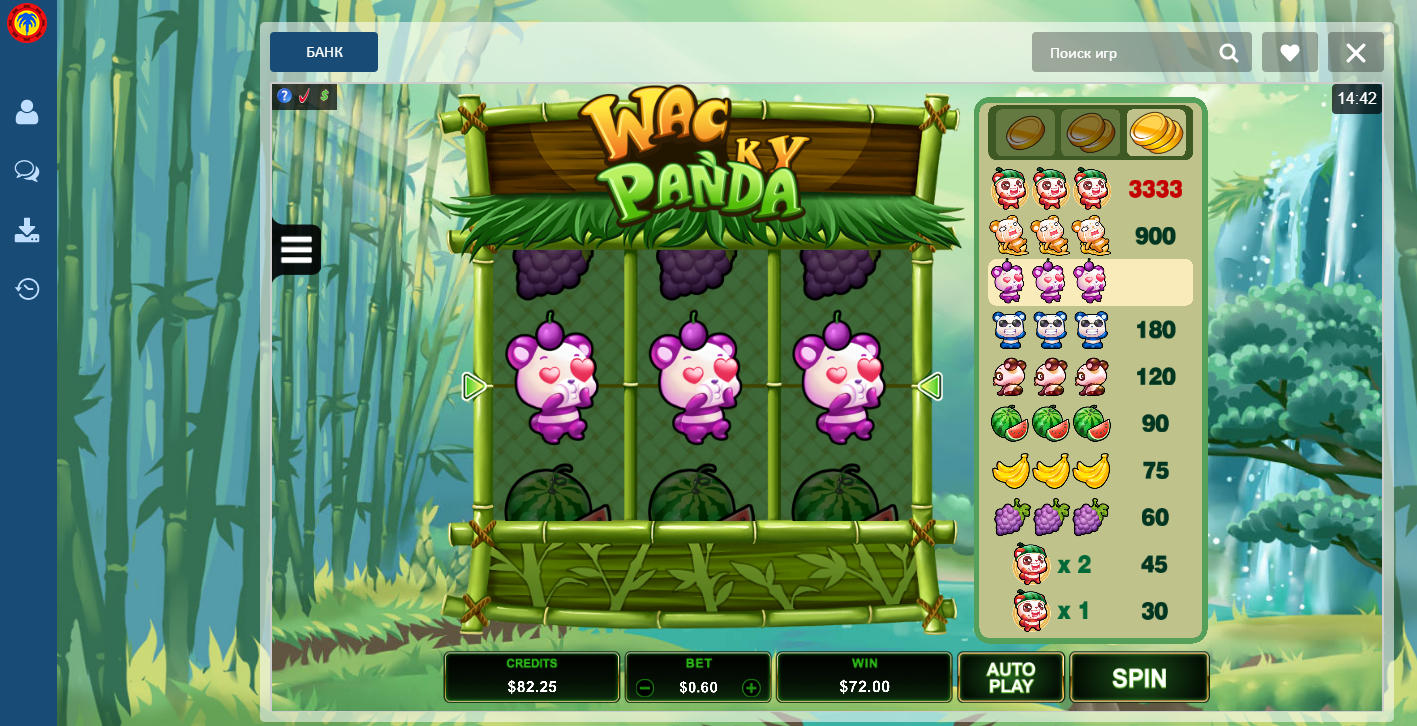Decrease the bet with the minus button

tap(645, 687)
